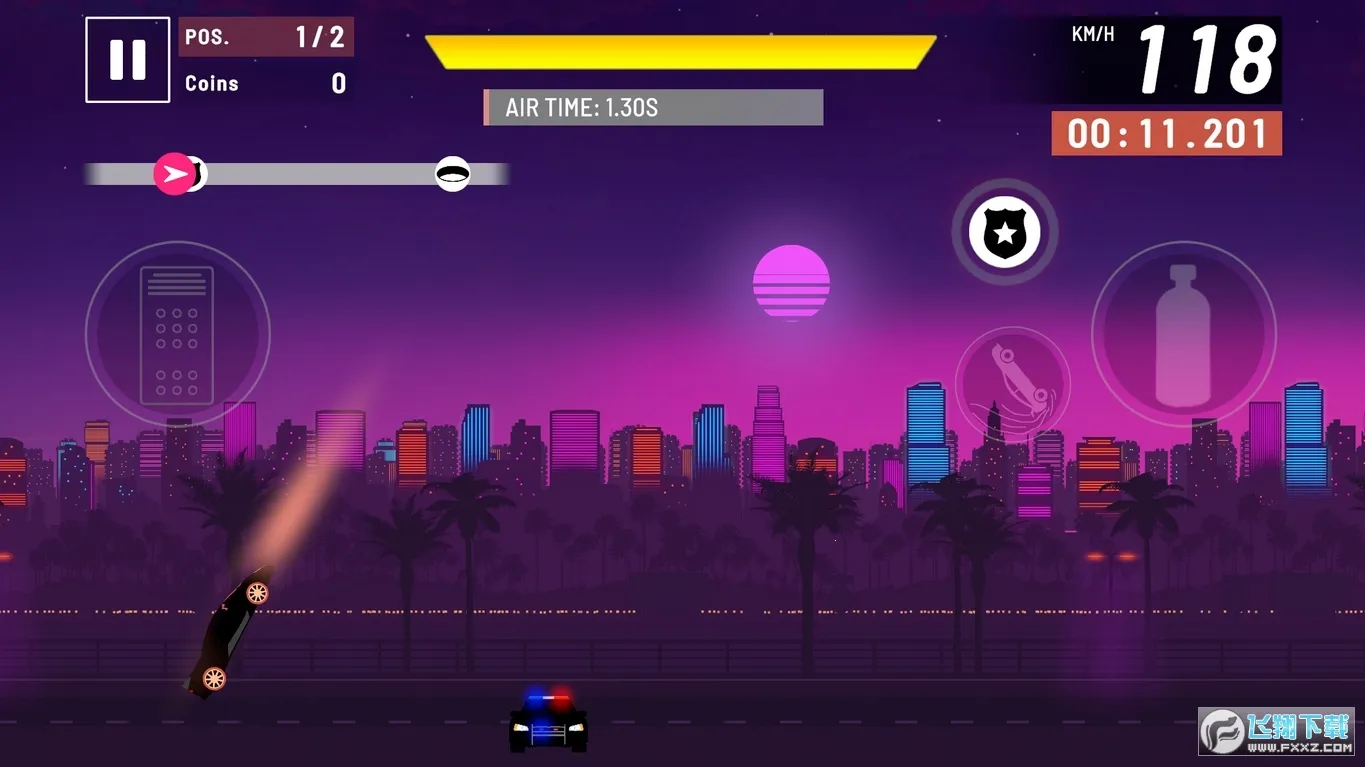This screenshot has height=767, width=1365.
Task: Tap the police badge power-up icon
Action: (x=1004, y=232)
